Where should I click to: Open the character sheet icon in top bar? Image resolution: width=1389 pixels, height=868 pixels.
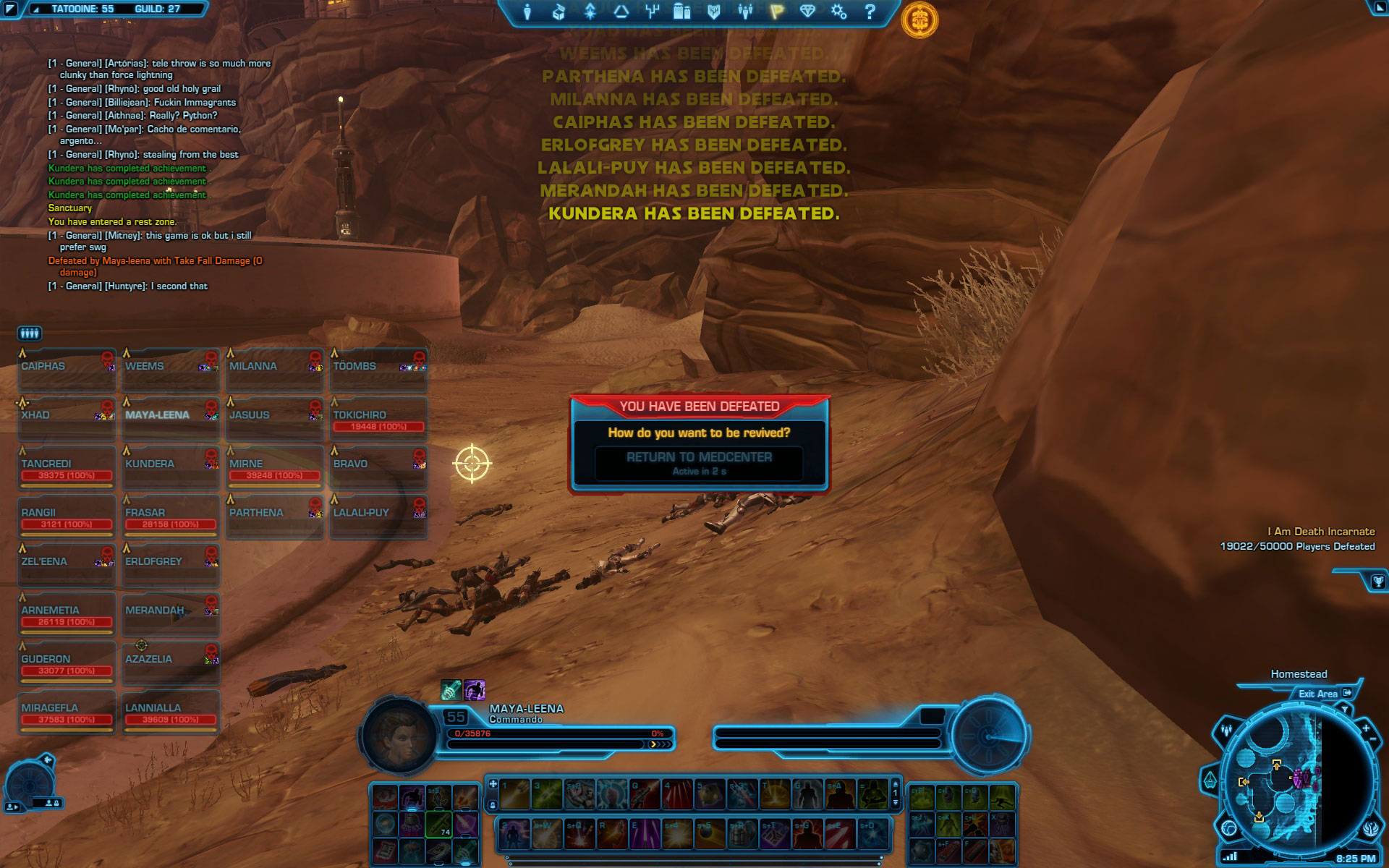(x=527, y=12)
